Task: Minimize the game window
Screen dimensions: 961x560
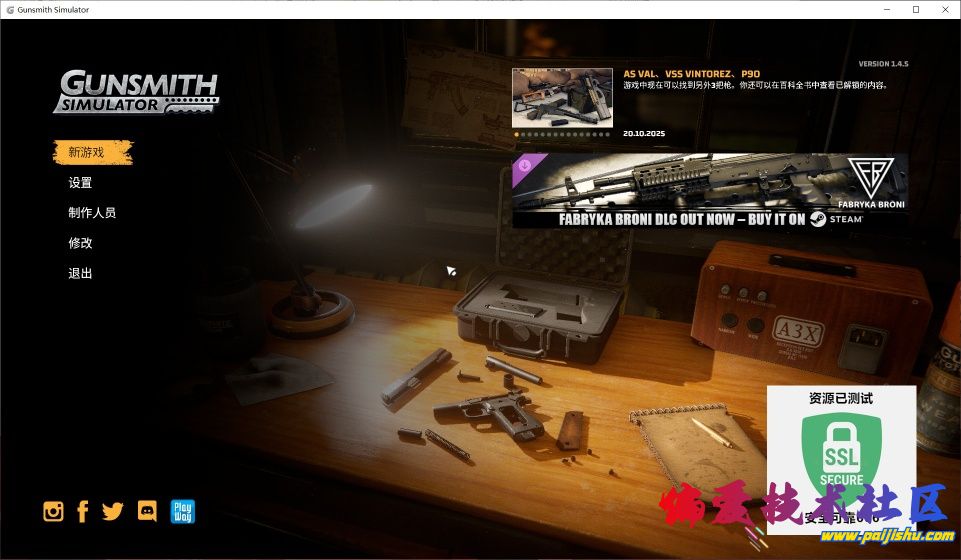Action: [x=889, y=9]
